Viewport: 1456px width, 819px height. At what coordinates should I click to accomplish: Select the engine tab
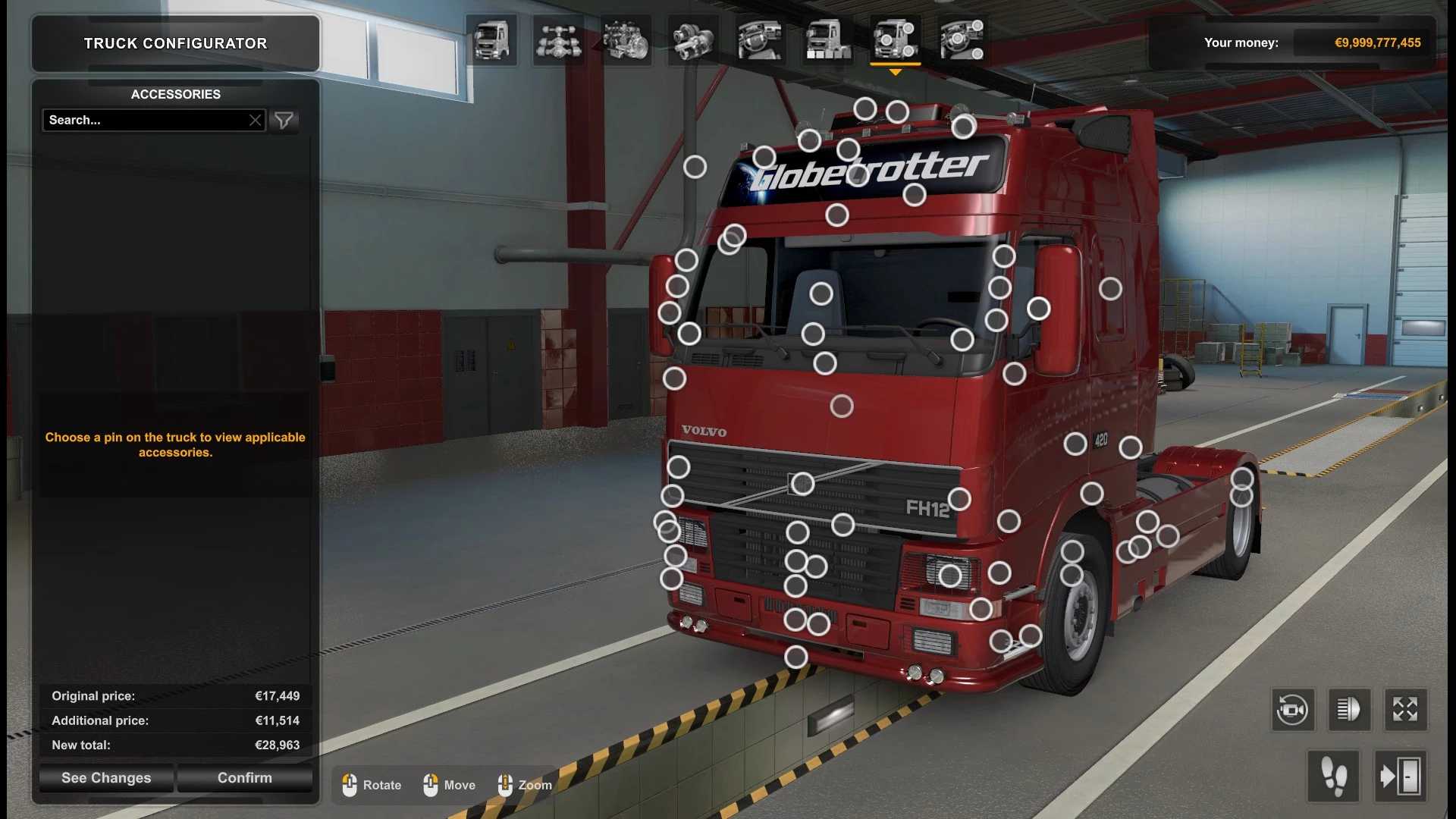(x=626, y=40)
